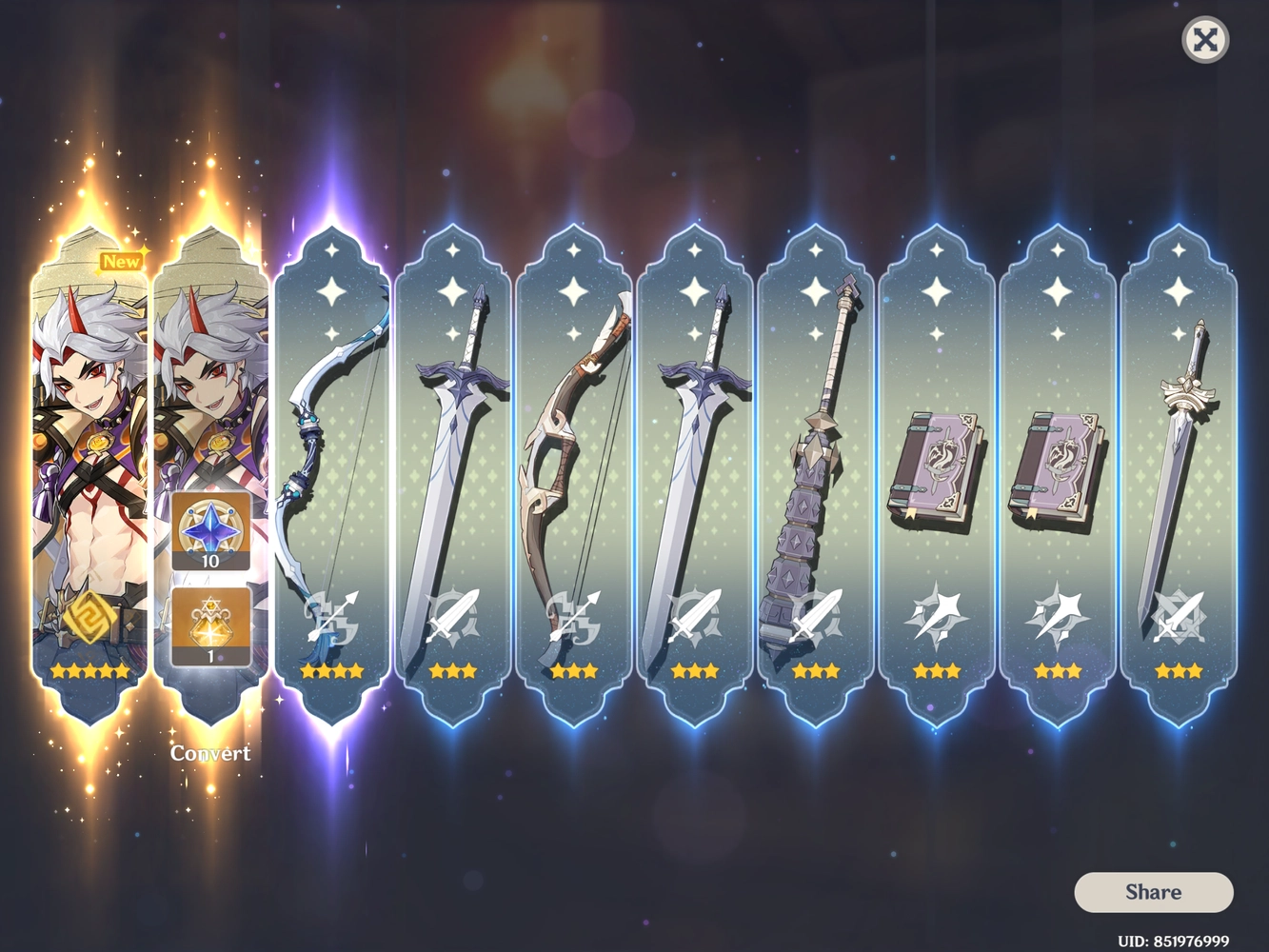Click the 5-star rating row under Itto

tap(89, 671)
